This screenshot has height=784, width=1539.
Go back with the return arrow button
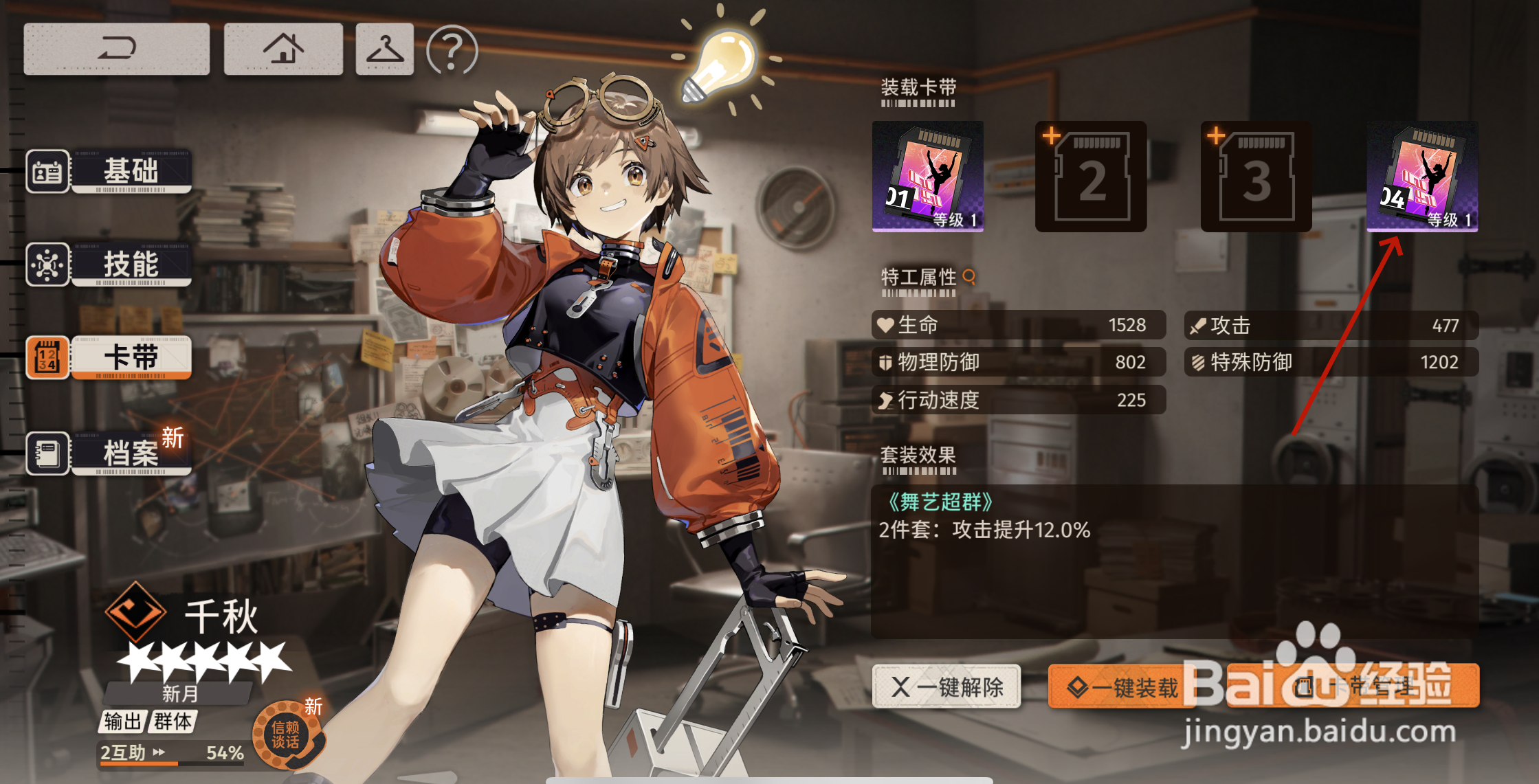coord(116,49)
